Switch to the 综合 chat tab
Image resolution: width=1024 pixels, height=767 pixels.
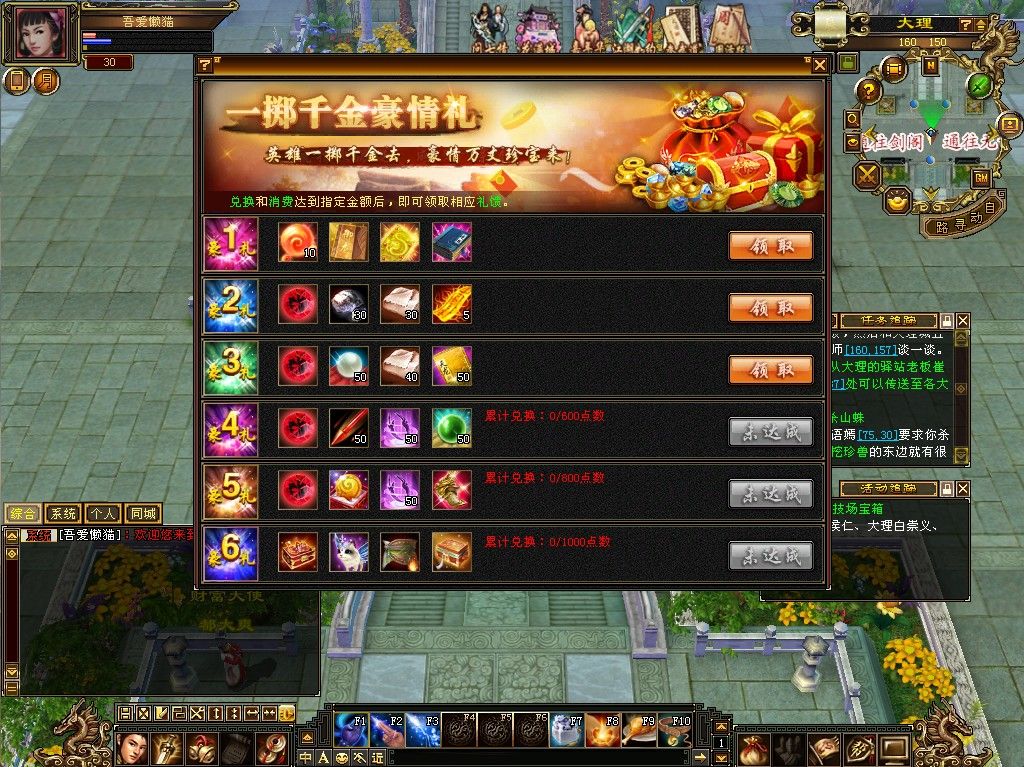(23, 514)
